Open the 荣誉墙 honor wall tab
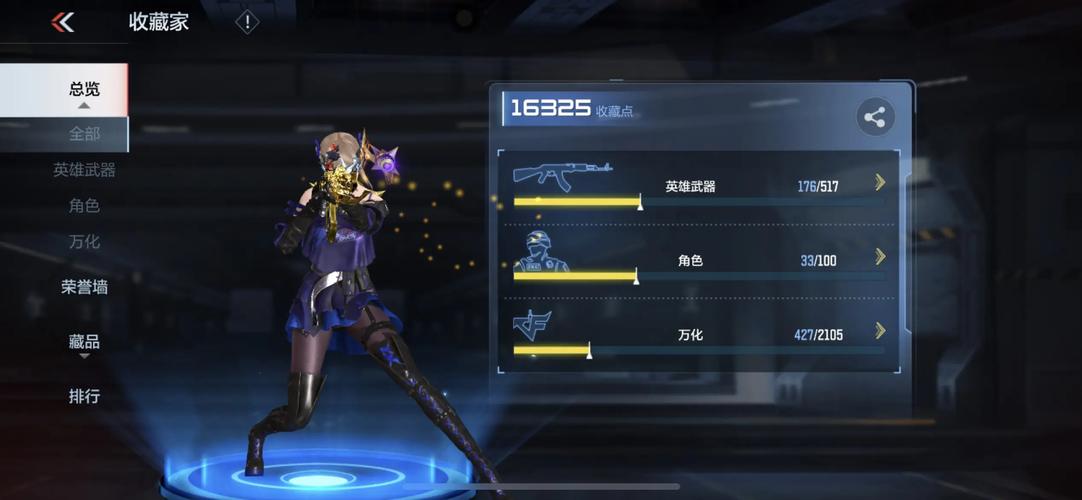Screen dimensions: 1082x500 [84, 287]
